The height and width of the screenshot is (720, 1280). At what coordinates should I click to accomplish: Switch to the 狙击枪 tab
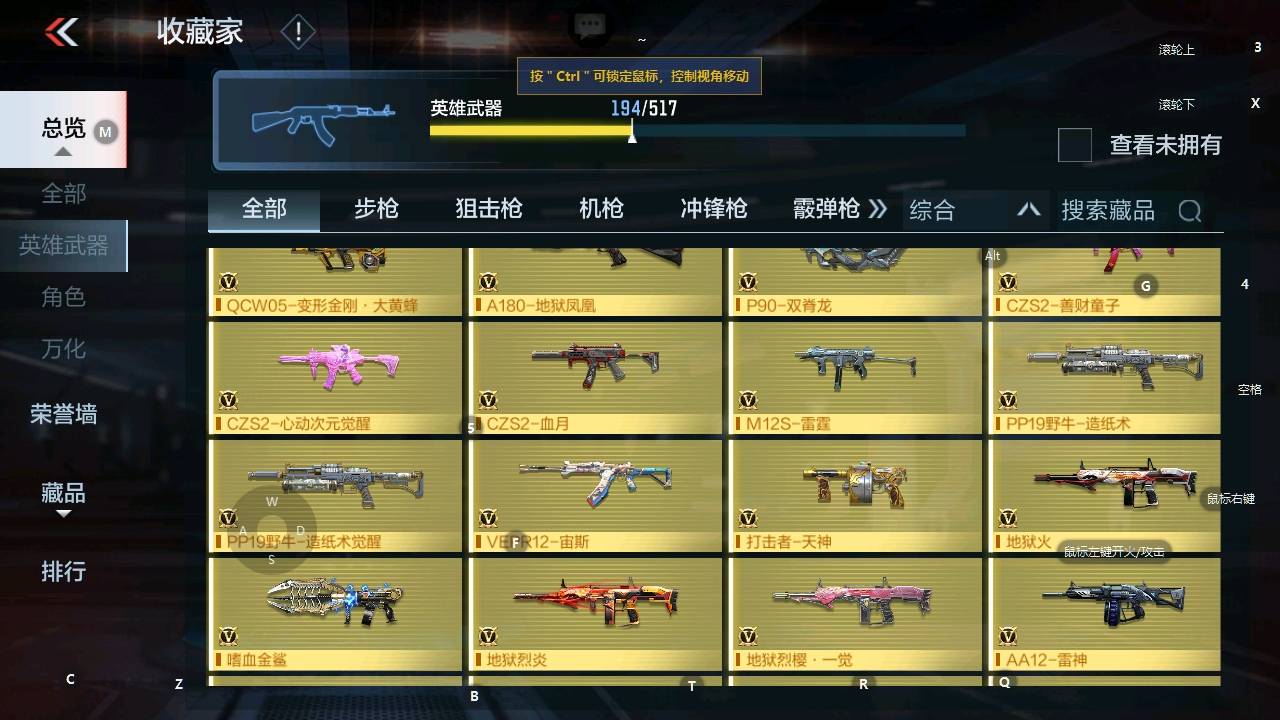point(488,210)
